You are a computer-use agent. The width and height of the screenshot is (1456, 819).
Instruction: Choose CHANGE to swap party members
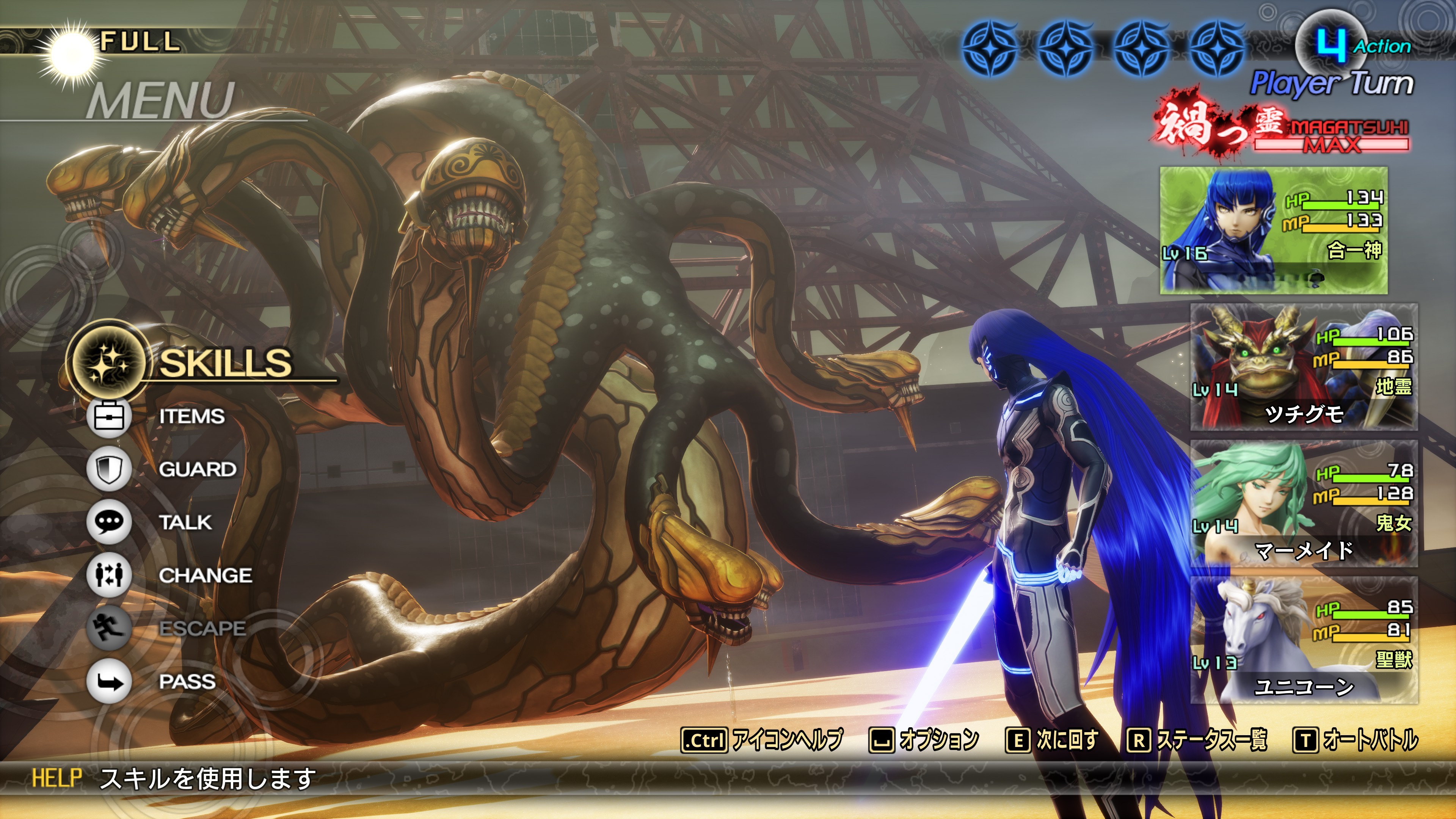205,576
